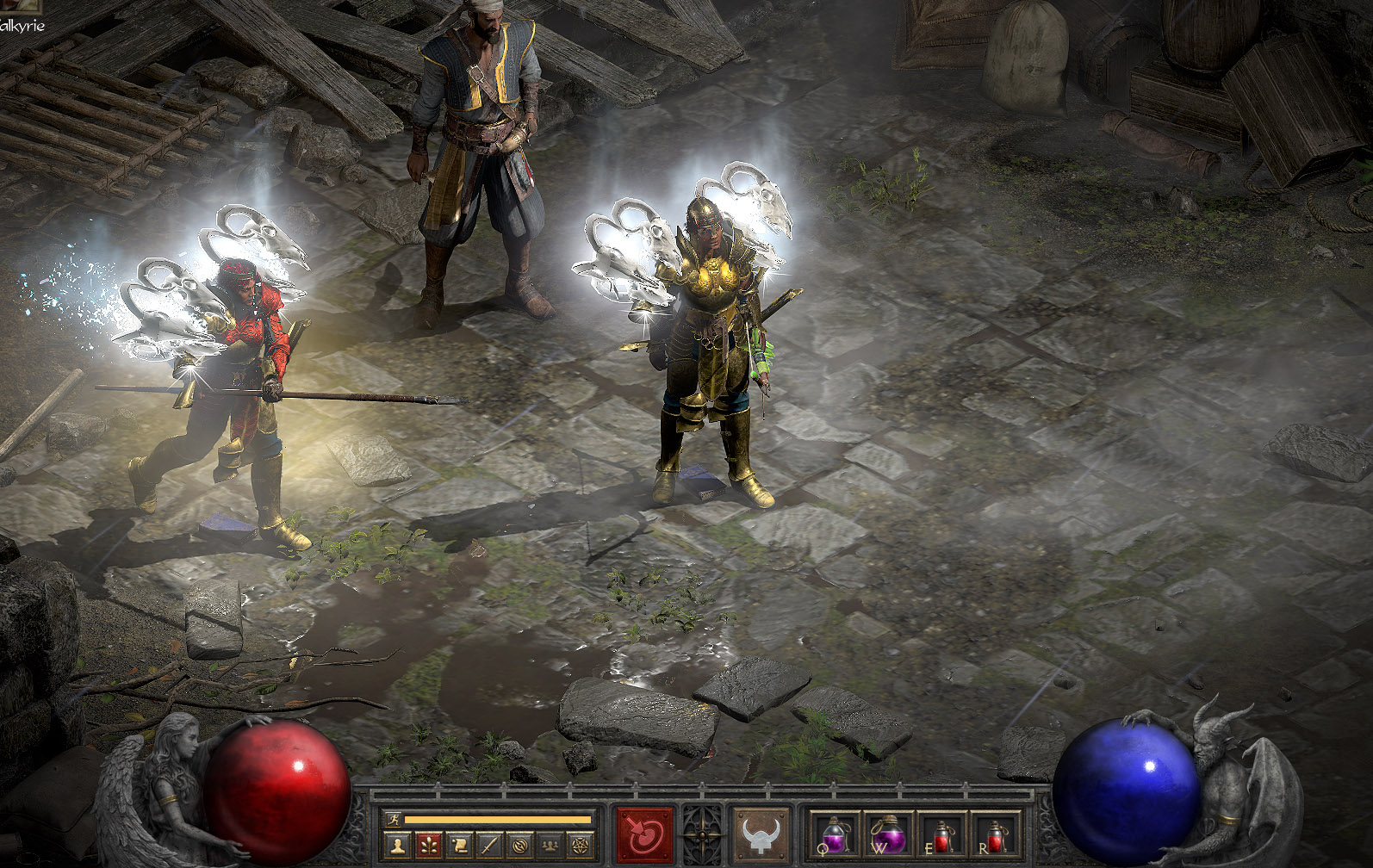
Task: Open the quest log scroll icon
Action: pos(459,846)
